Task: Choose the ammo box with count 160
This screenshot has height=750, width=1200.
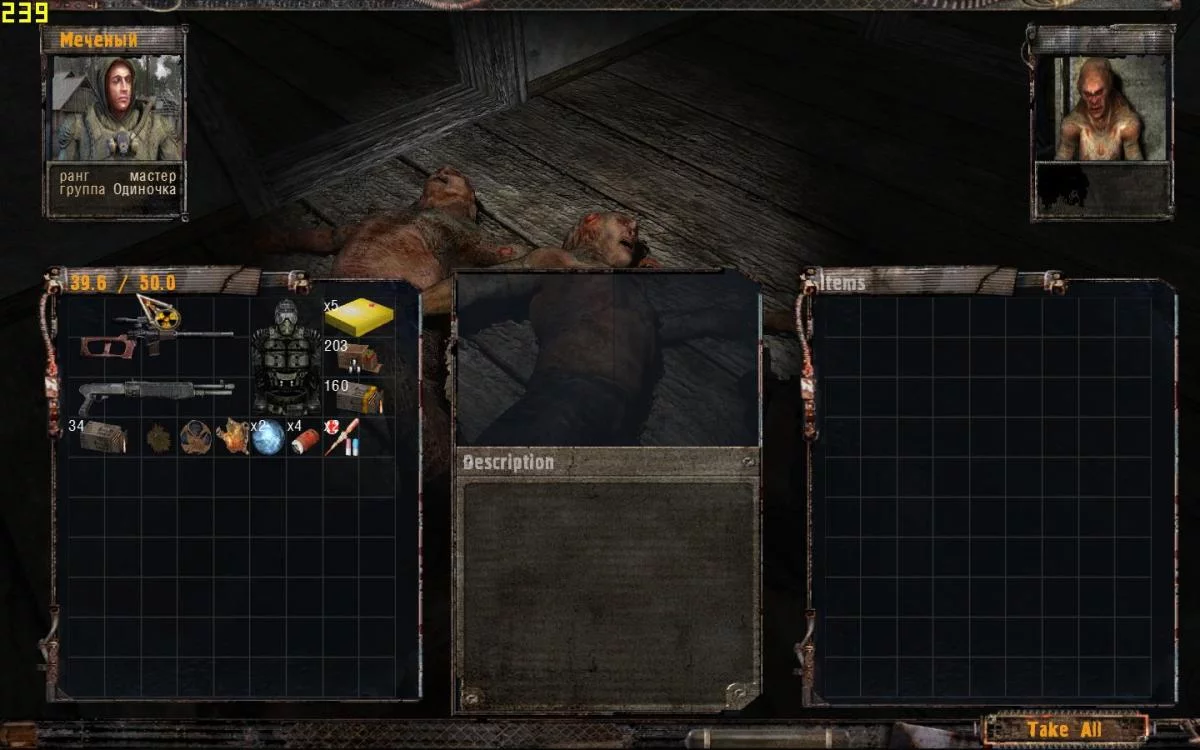Action: tap(358, 396)
